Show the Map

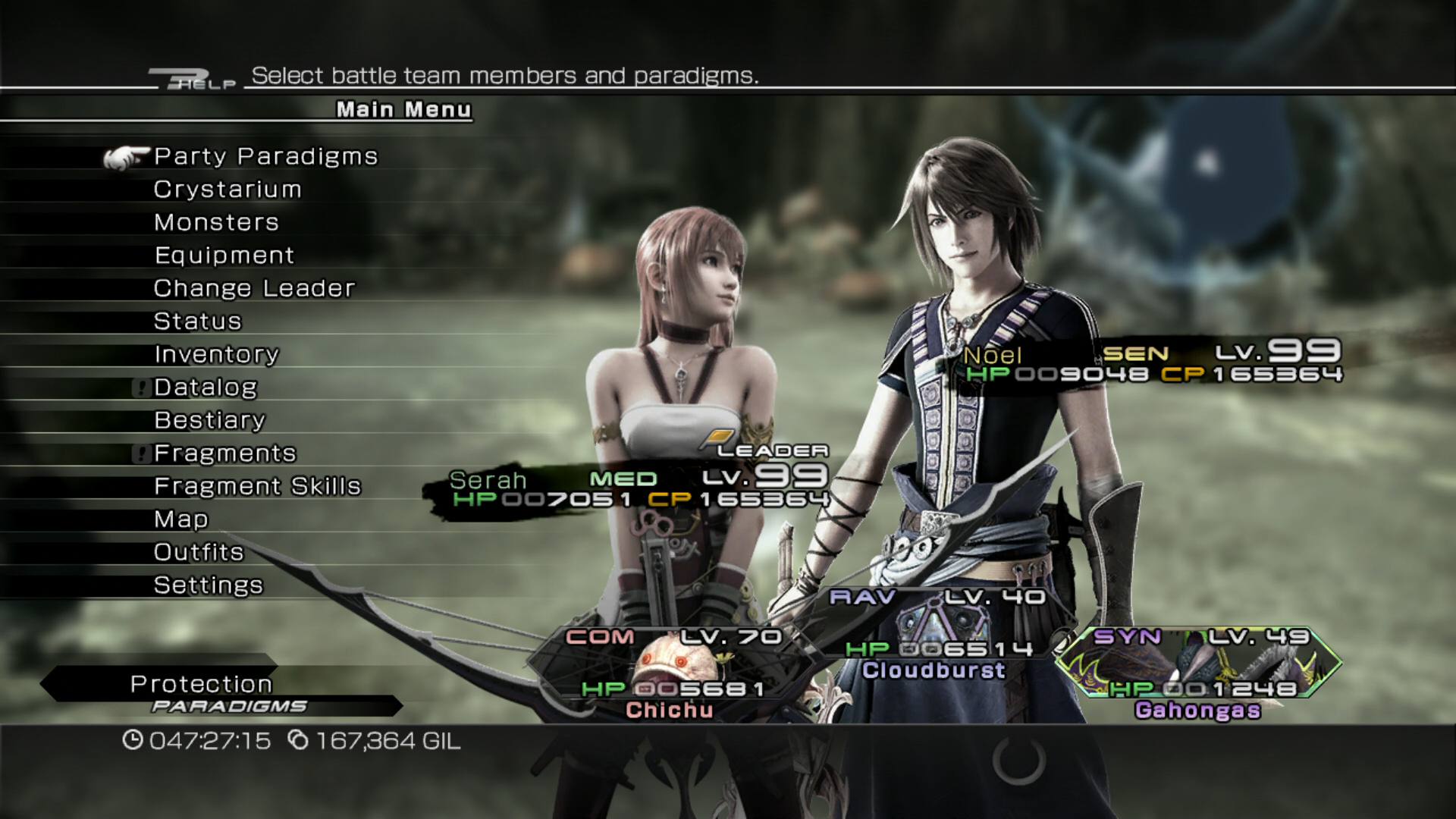coord(181,519)
